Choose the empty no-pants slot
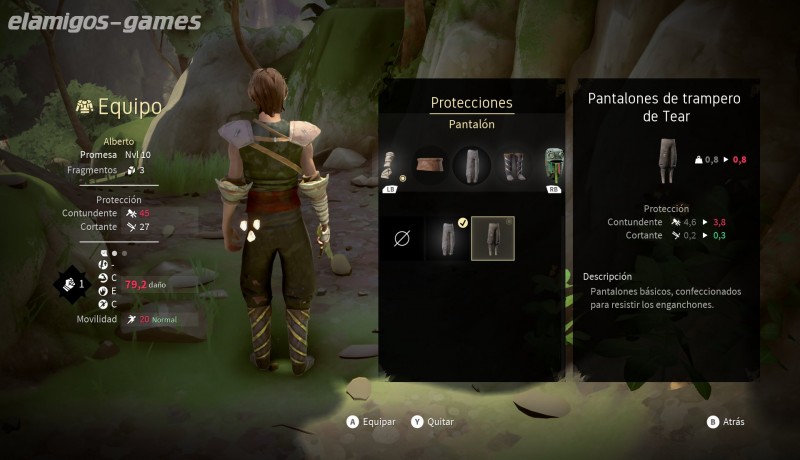The image size is (800, 460). 403,239
